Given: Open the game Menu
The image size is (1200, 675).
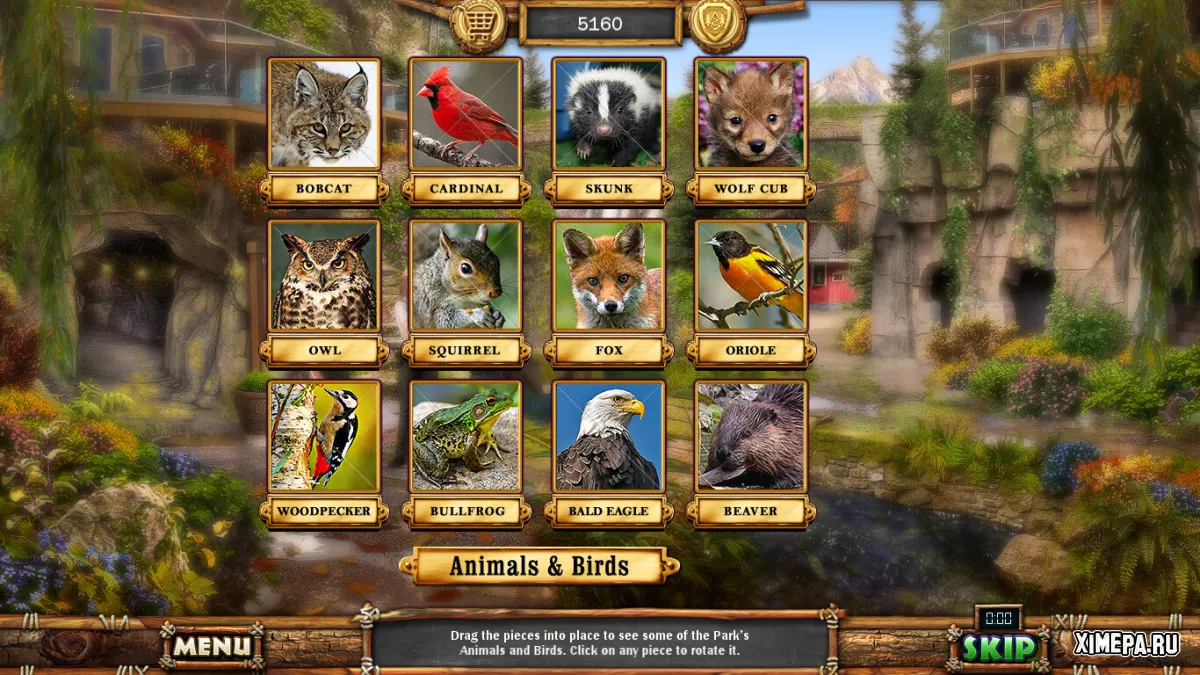Looking at the screenshot, I should 212,646.
